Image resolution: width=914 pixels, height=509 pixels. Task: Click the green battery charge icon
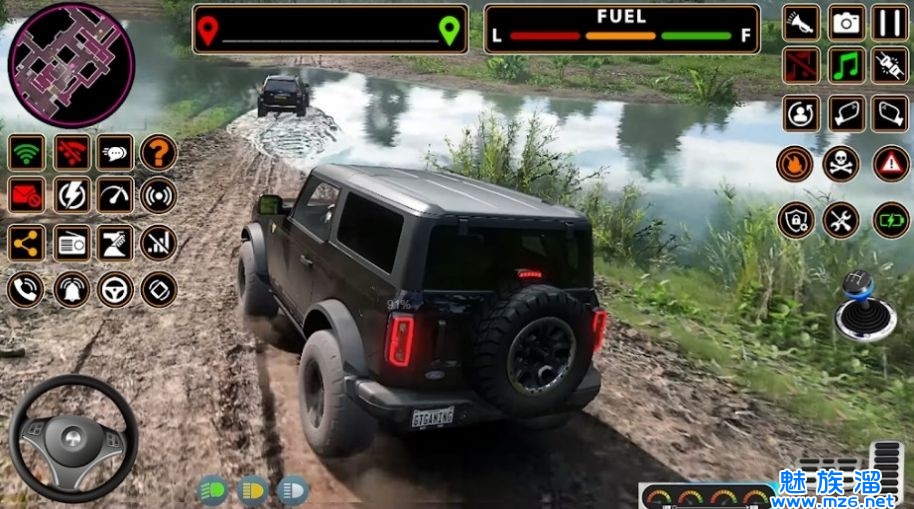pos(891,219)
